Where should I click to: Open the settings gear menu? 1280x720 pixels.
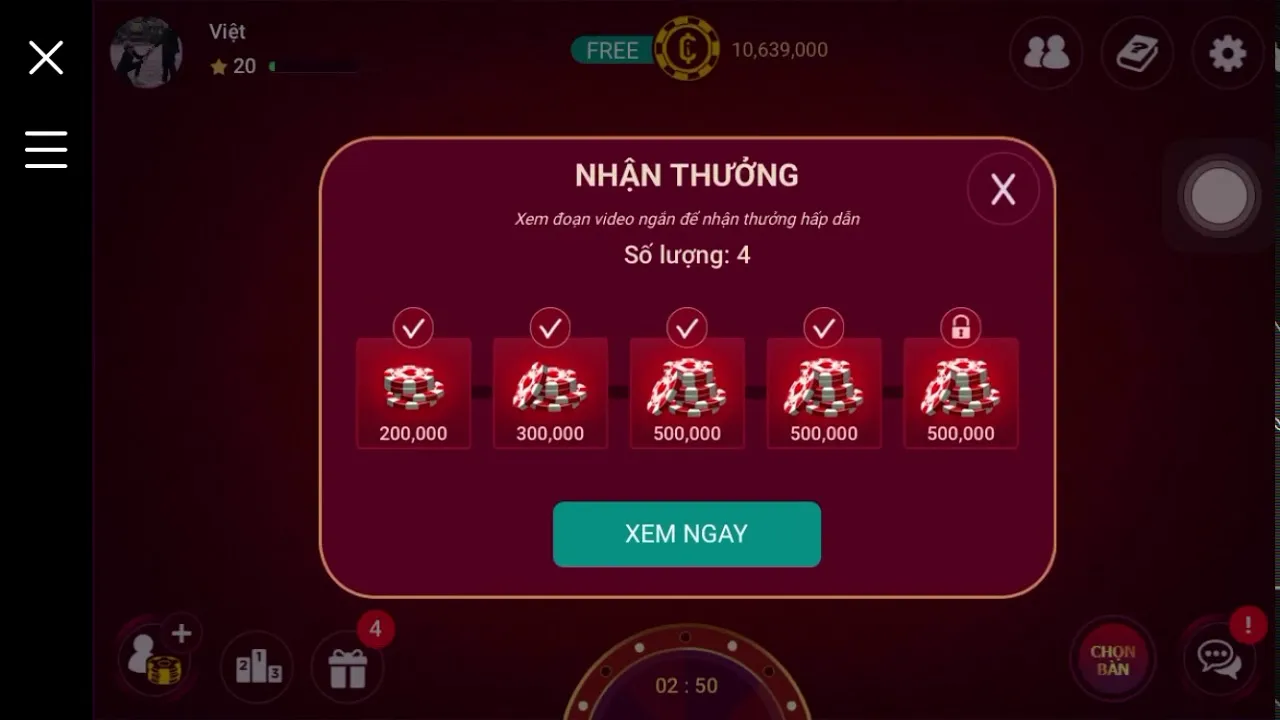coord(1227,53)
